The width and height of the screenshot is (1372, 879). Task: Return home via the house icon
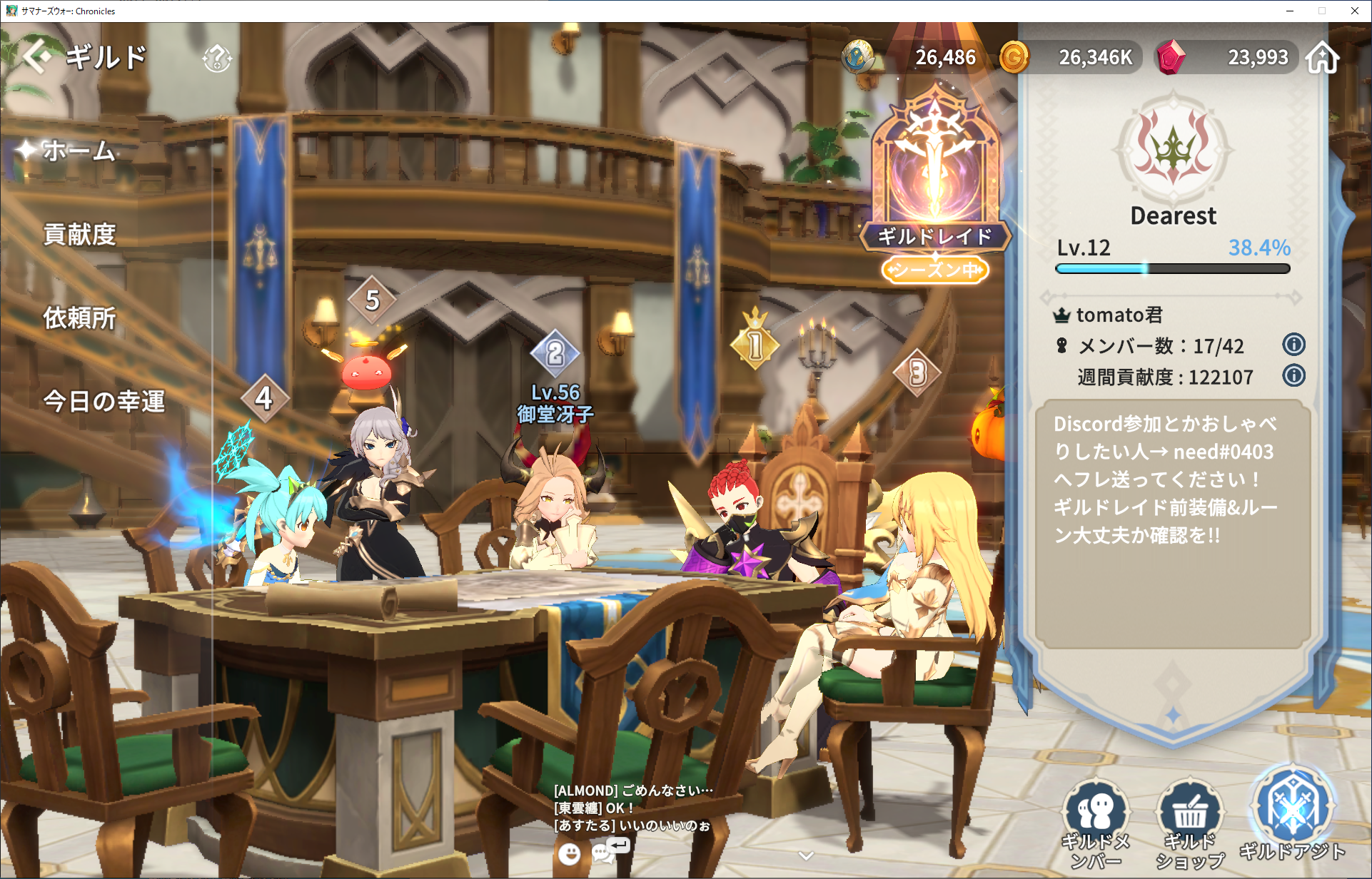point(1323,58)
